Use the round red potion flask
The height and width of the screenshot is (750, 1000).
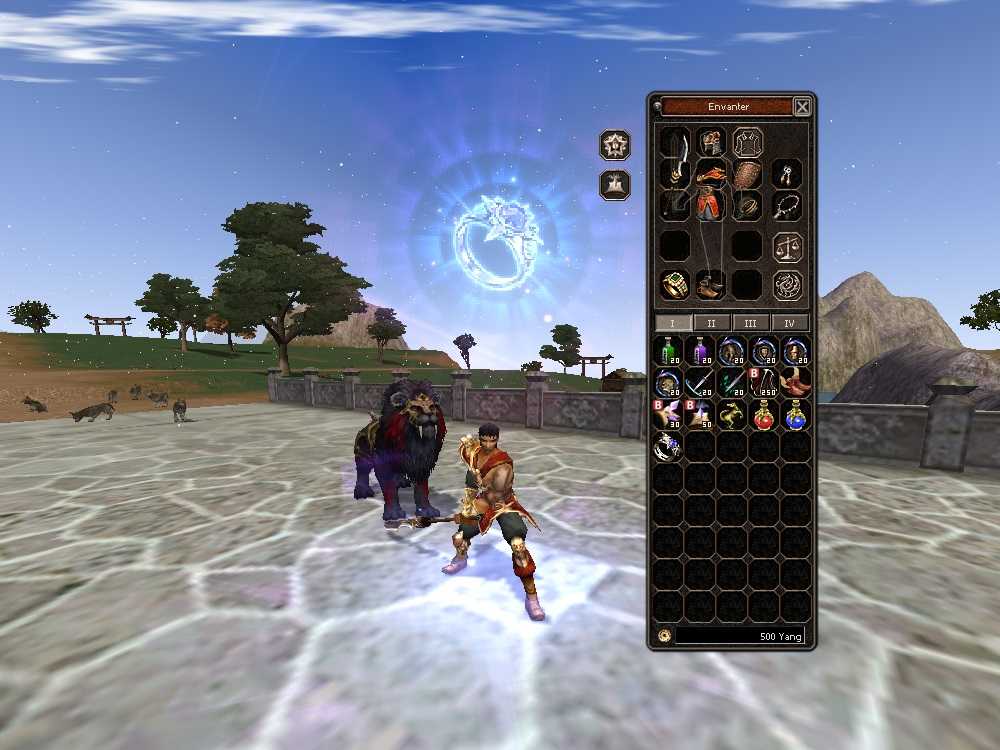click(764, 415)
